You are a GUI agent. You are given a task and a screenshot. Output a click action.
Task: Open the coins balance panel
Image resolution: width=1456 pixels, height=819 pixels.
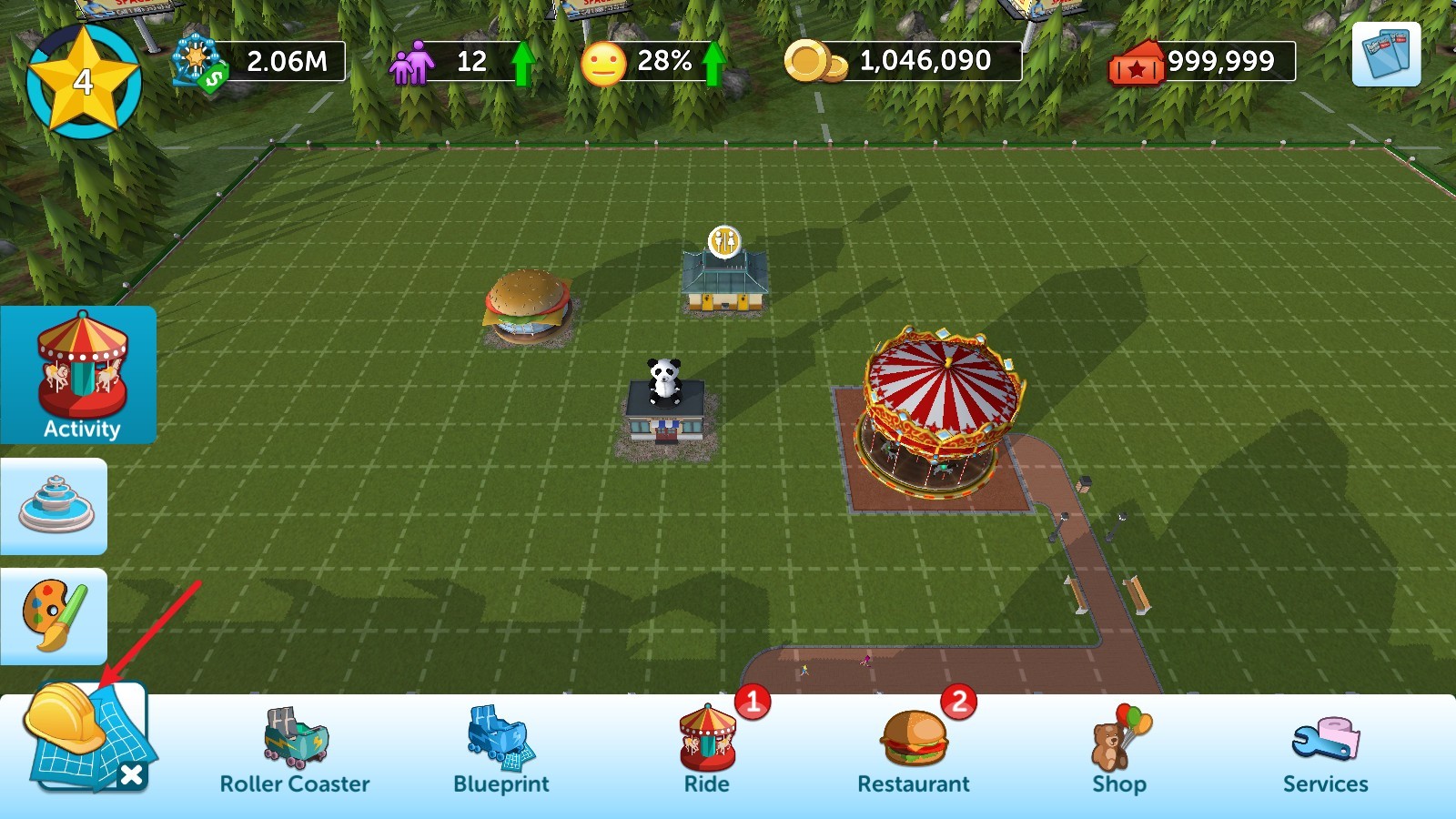[x=904, y=61]
